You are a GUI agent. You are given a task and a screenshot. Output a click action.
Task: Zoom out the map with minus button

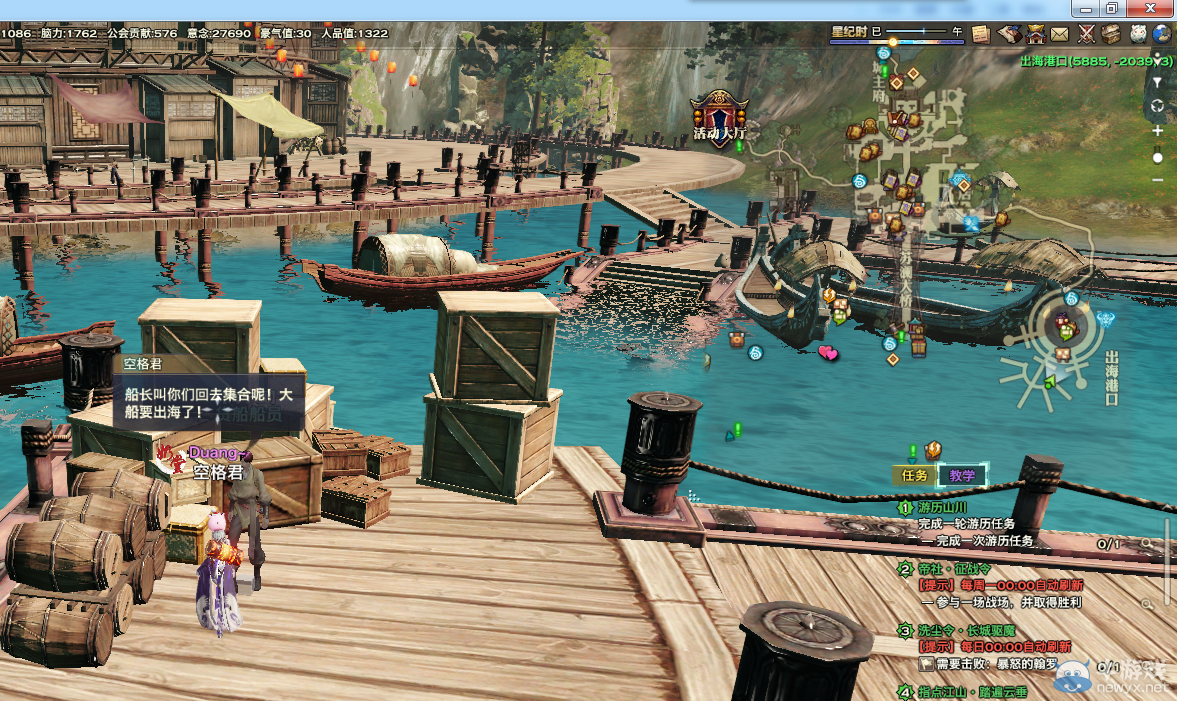pyautogui.click(x=1158, y=180)
